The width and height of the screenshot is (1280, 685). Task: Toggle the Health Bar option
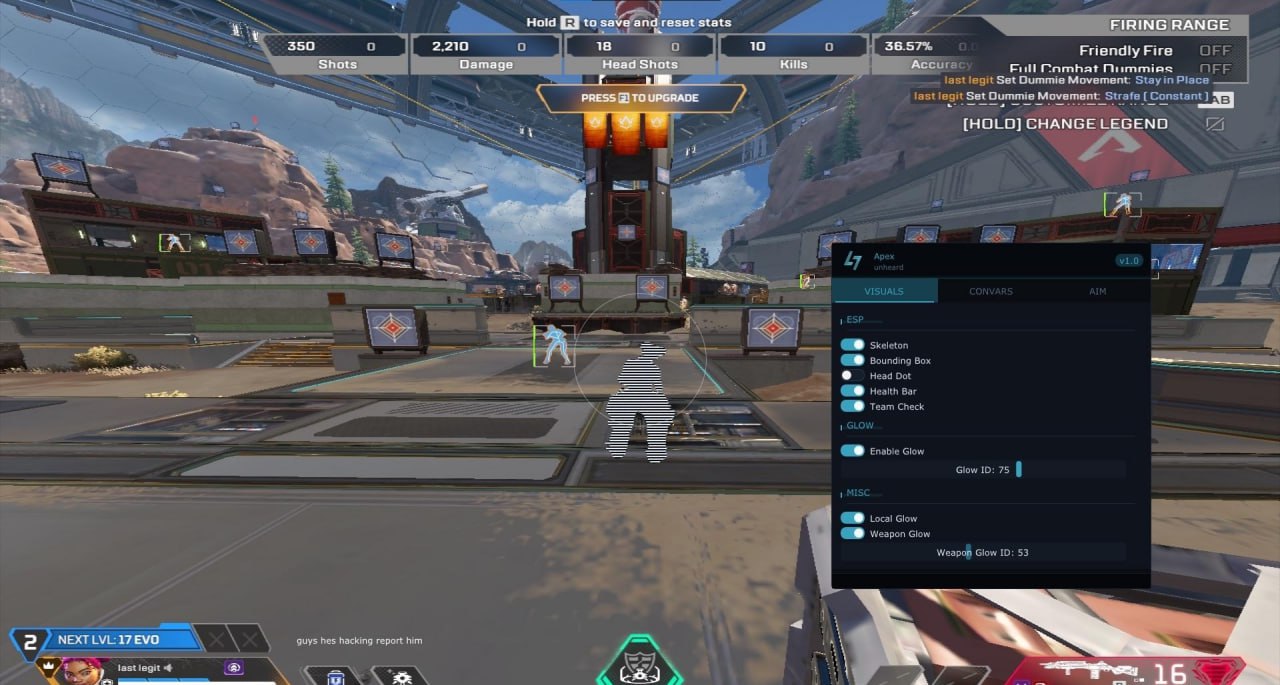853,391
